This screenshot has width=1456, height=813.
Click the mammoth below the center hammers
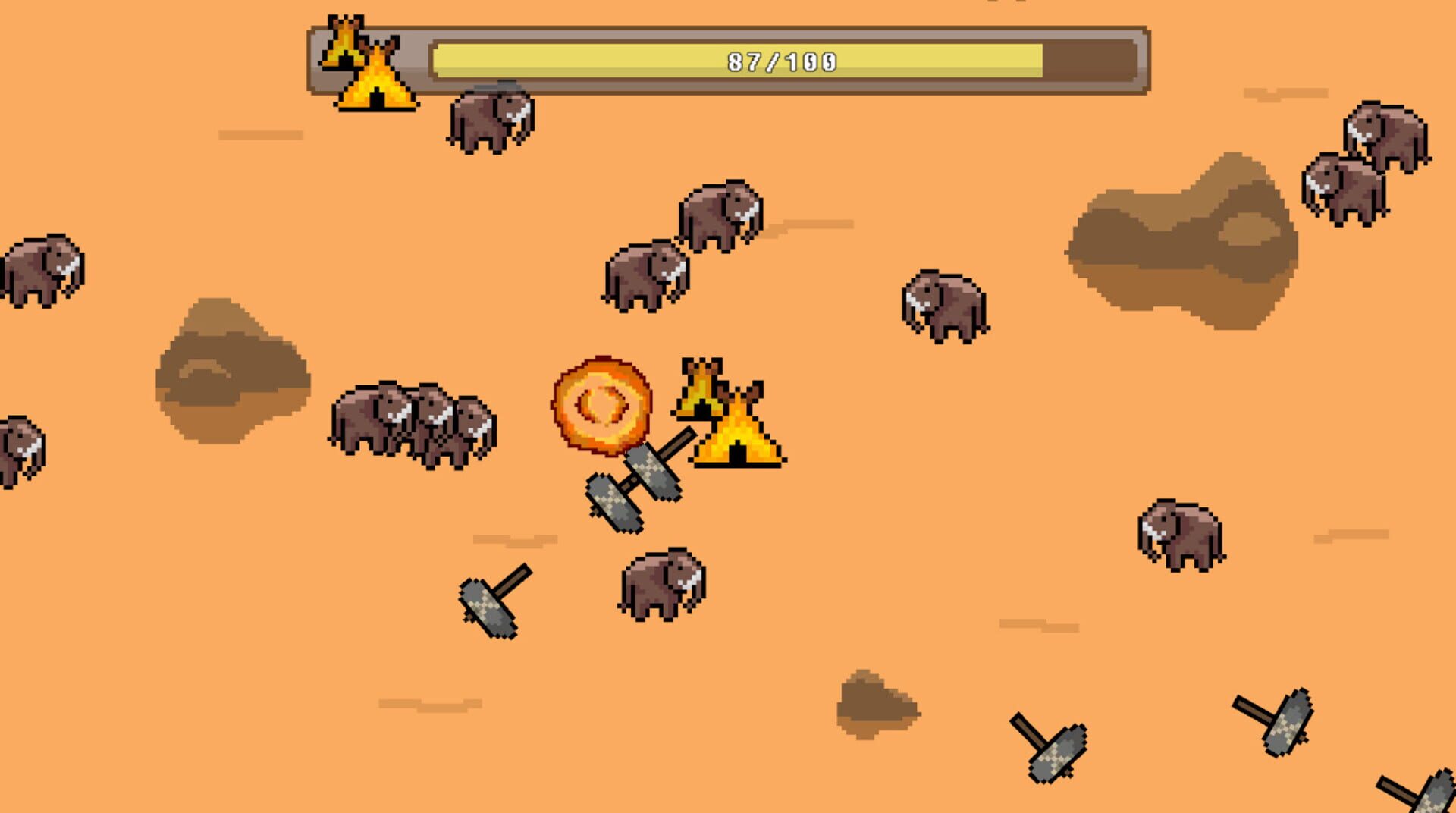coord(660,588)
